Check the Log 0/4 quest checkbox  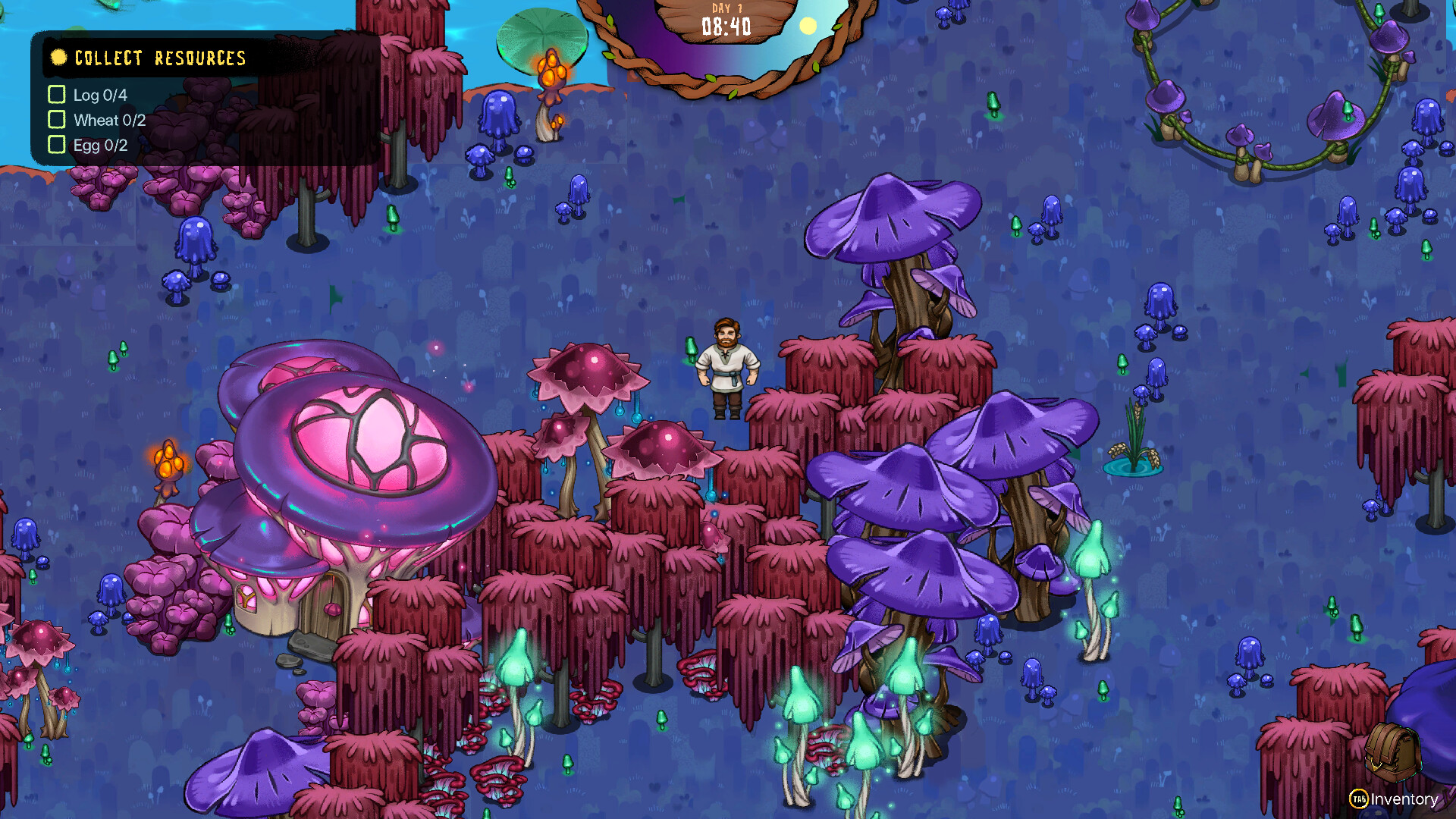tap(57, 95)
